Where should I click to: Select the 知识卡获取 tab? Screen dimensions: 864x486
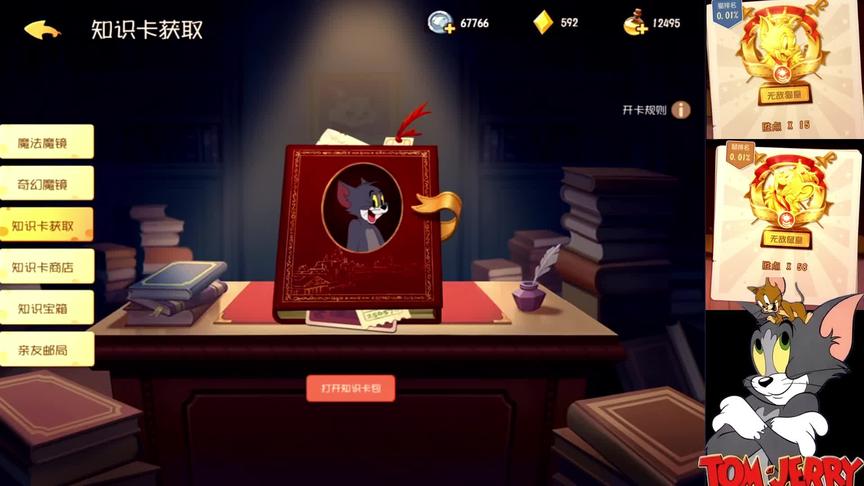[x=46, y=226]
